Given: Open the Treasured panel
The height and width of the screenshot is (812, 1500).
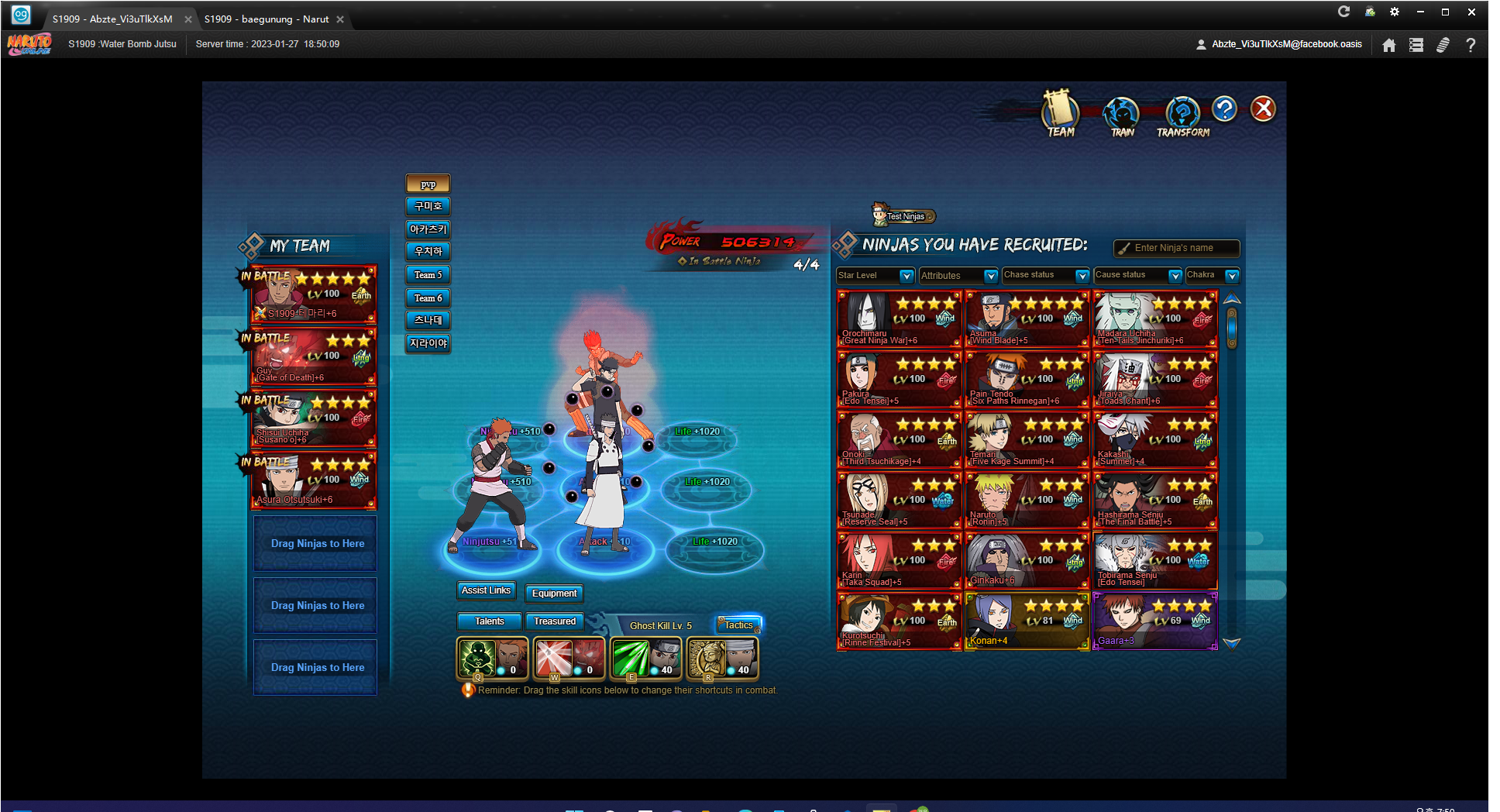Looking at the screenshot, I should 555,621.
